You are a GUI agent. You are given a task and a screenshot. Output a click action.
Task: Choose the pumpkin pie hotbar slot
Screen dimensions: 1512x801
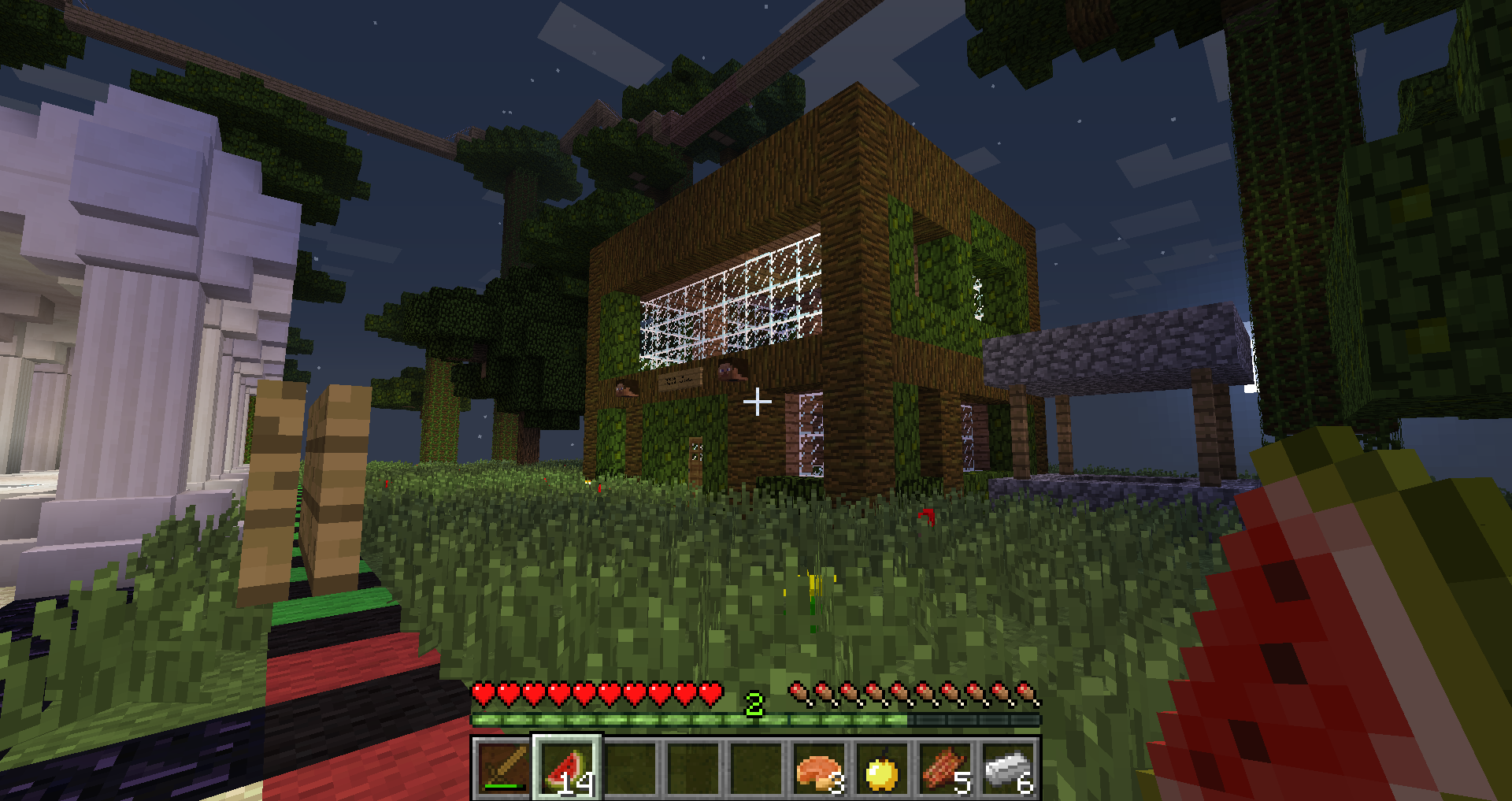(x=819, y=769)
